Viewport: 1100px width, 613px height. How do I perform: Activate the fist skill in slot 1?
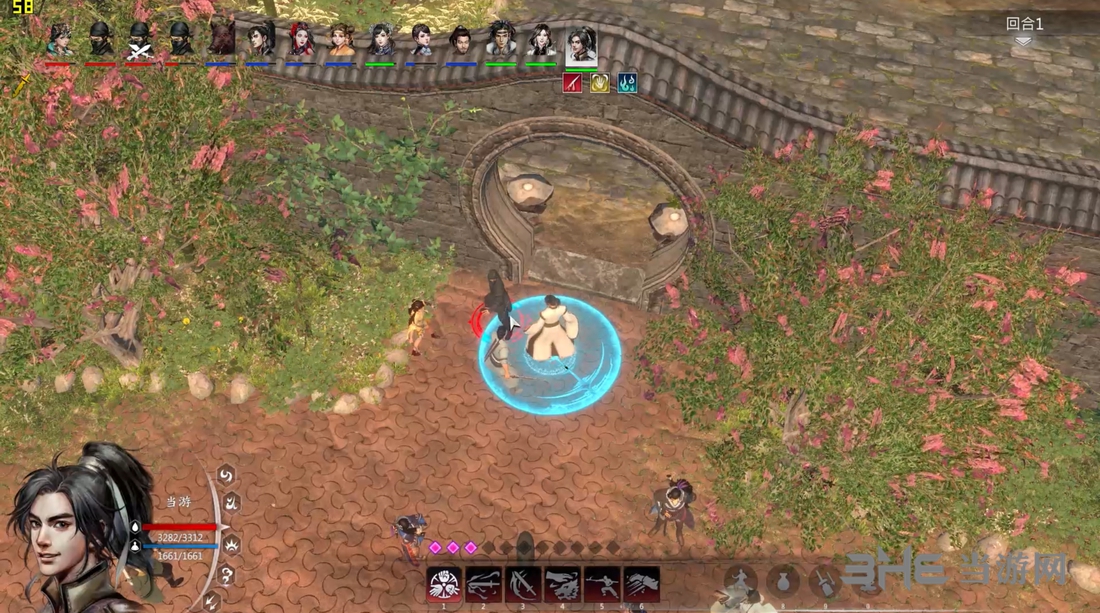[444, 584]
